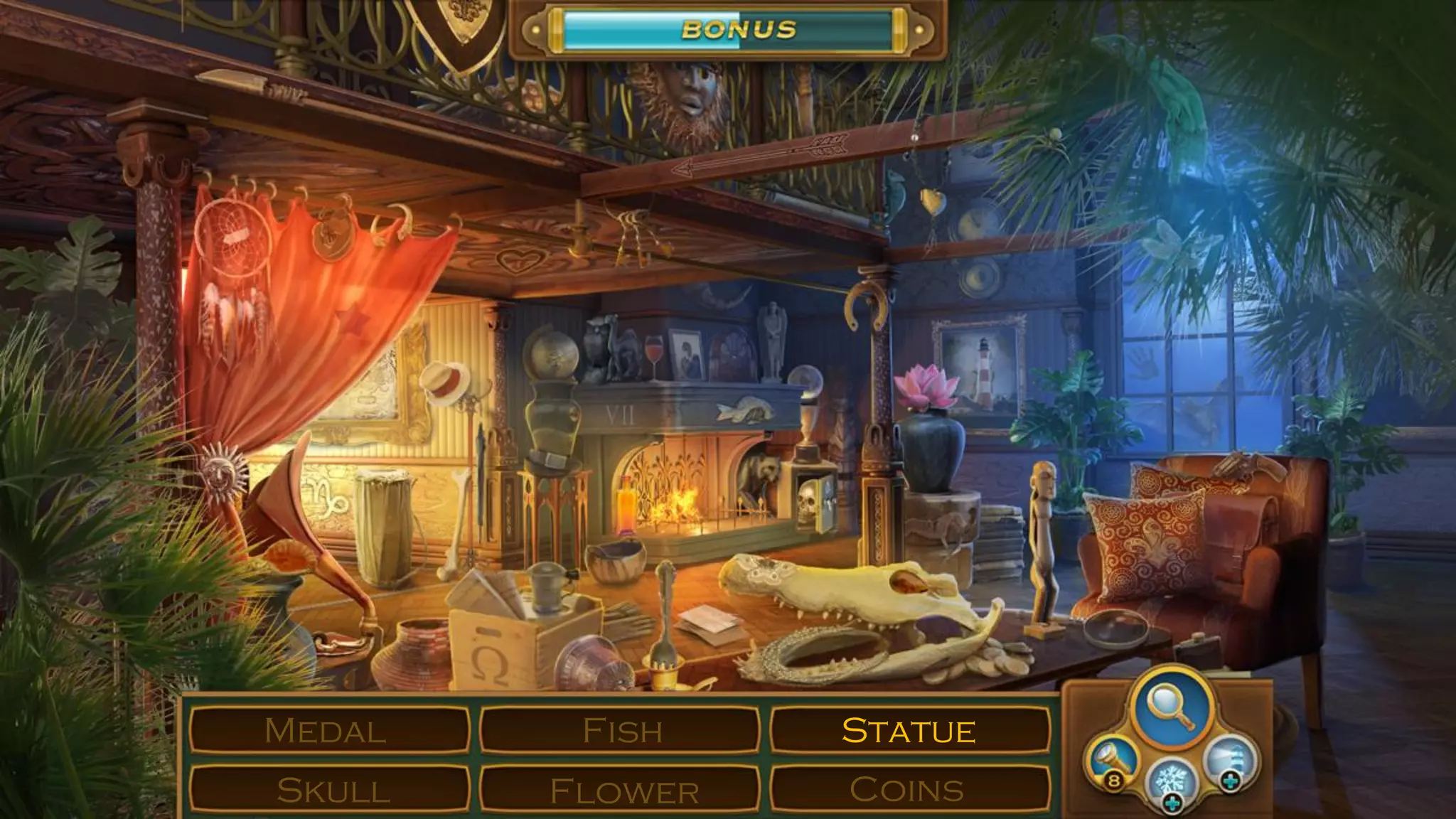Add more snowflake power-ups with plus
The image size is (1456, 819).
point(1173,805)
